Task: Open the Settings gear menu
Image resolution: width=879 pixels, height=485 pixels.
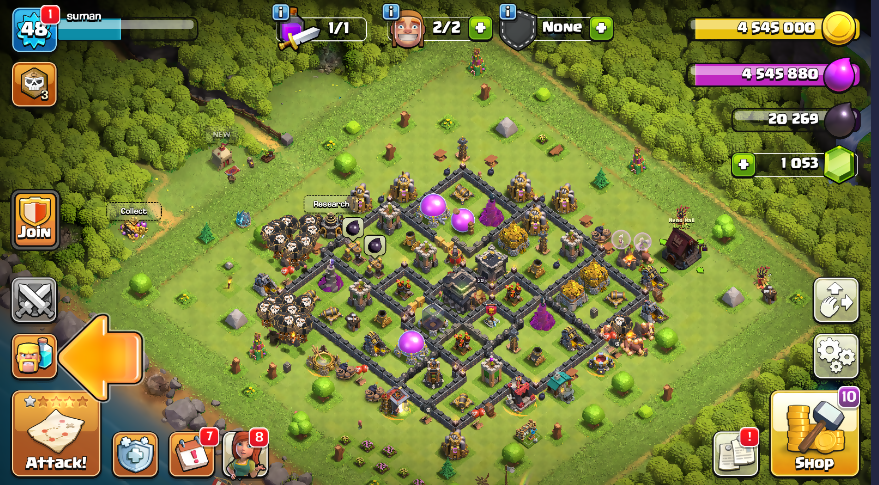Action: pos(835,354)
